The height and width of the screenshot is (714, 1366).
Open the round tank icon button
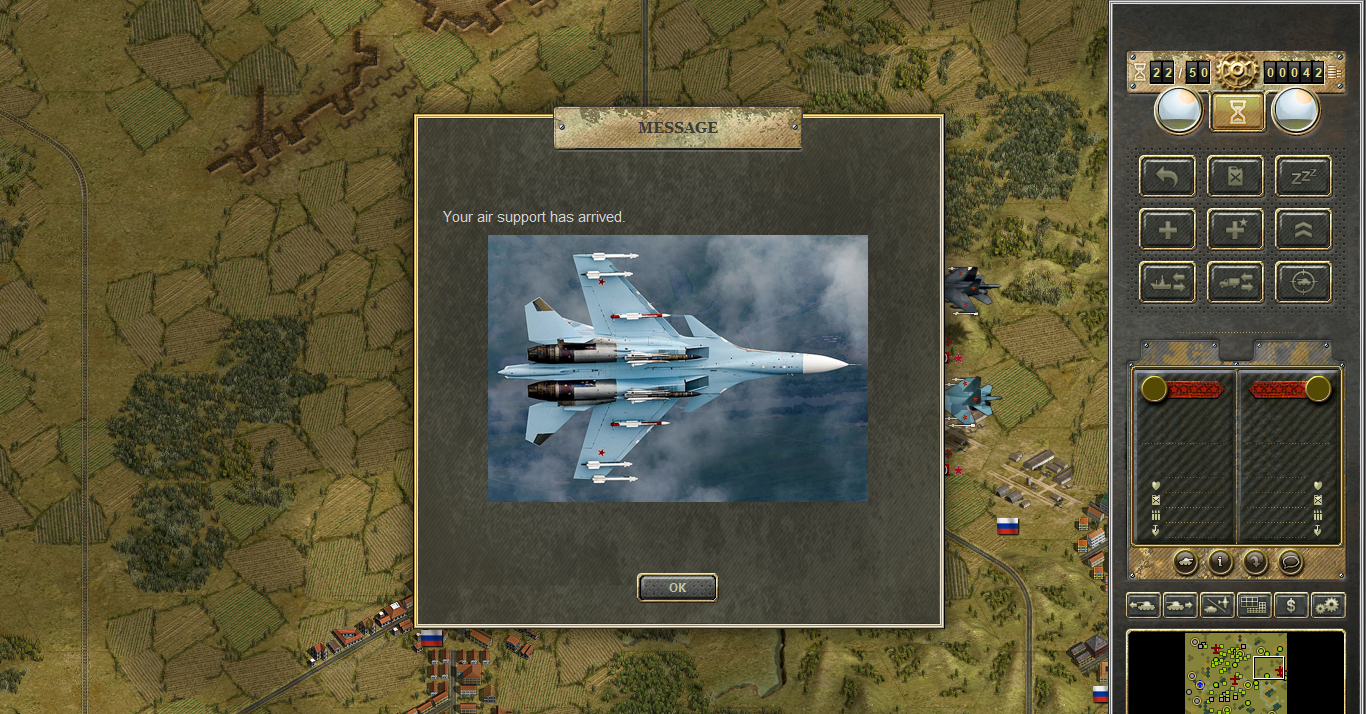point(1186,562)
